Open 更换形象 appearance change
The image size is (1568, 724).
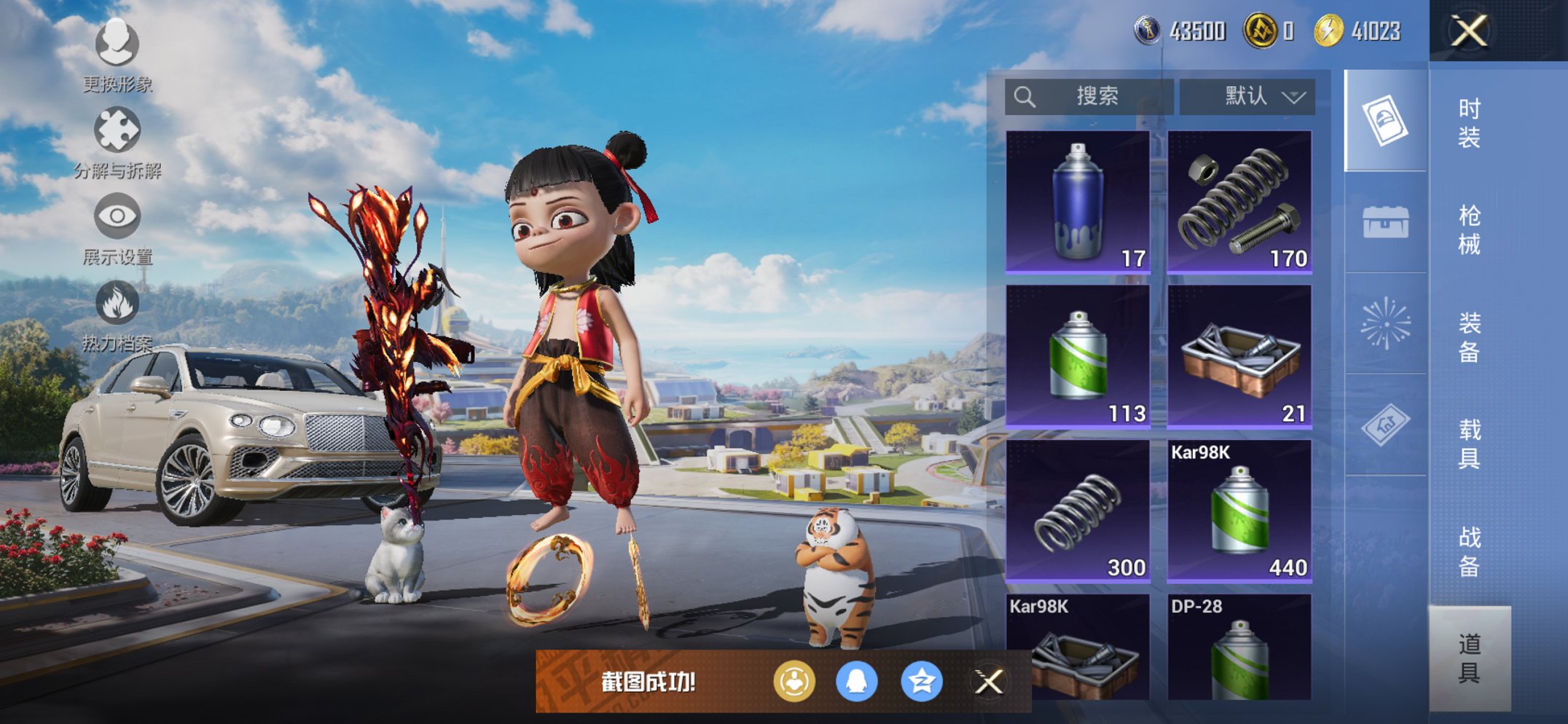coord(117,55)
